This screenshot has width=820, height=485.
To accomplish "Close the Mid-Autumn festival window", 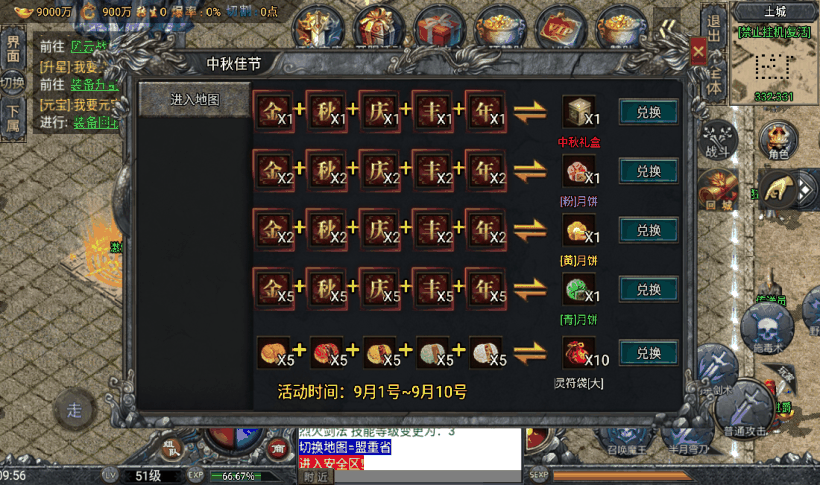I will click(698, 49).
